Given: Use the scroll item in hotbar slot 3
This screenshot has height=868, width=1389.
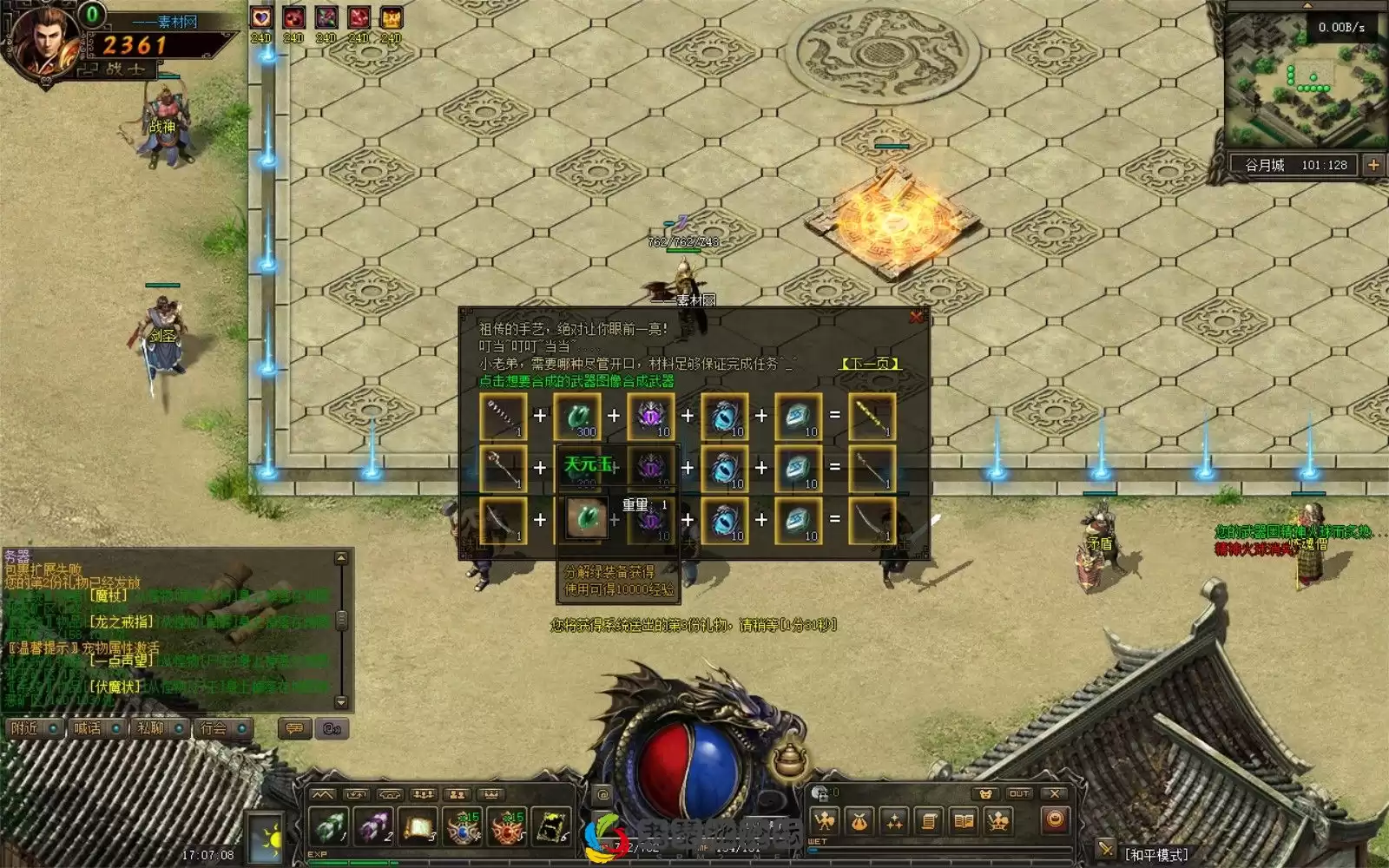Looking at the screenshot, I should click(x=418, y=826).
